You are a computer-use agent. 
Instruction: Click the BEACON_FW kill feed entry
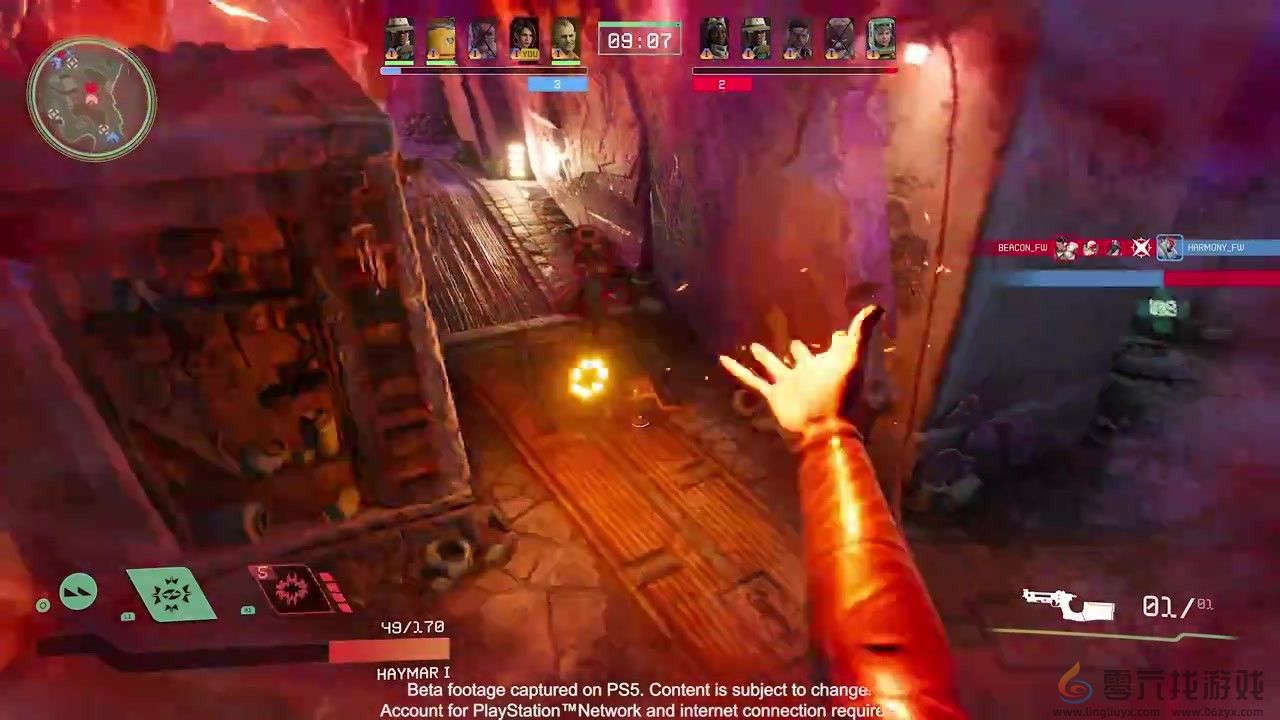(x=1021, y=248)
